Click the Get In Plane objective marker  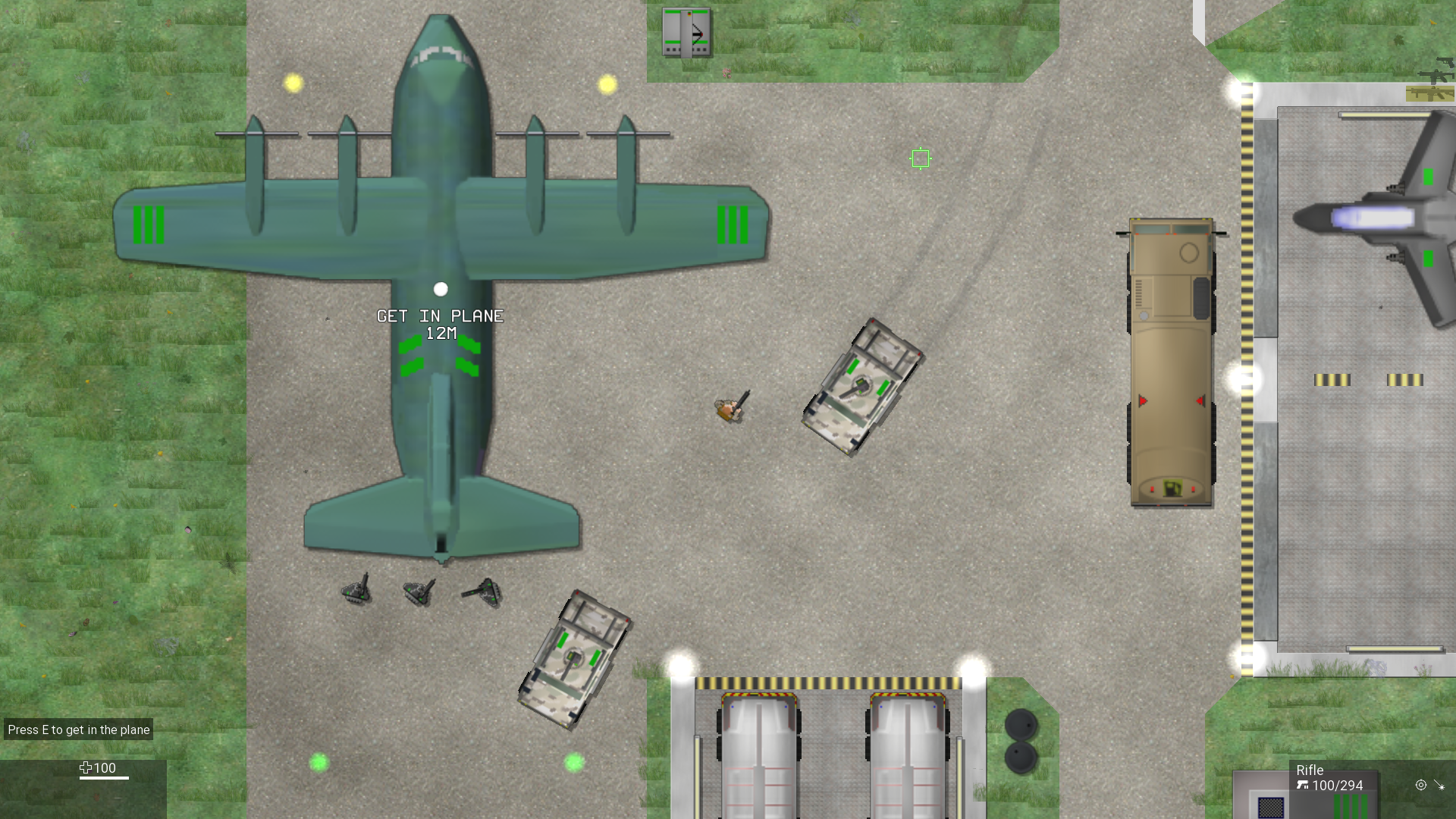point(441,289)
